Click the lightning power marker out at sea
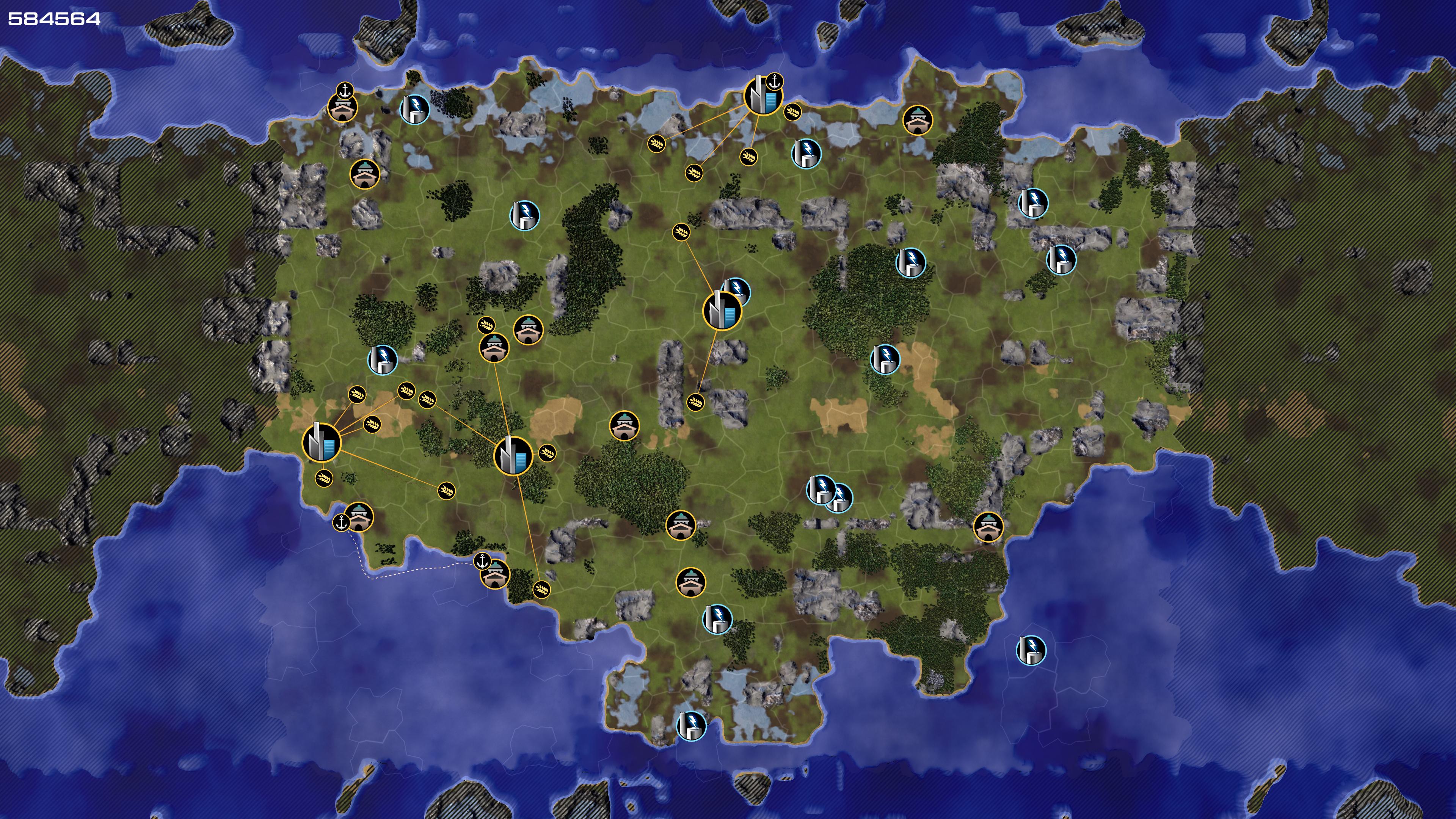The width and height of the screenshot is (1456, 819). (1031, 650)
